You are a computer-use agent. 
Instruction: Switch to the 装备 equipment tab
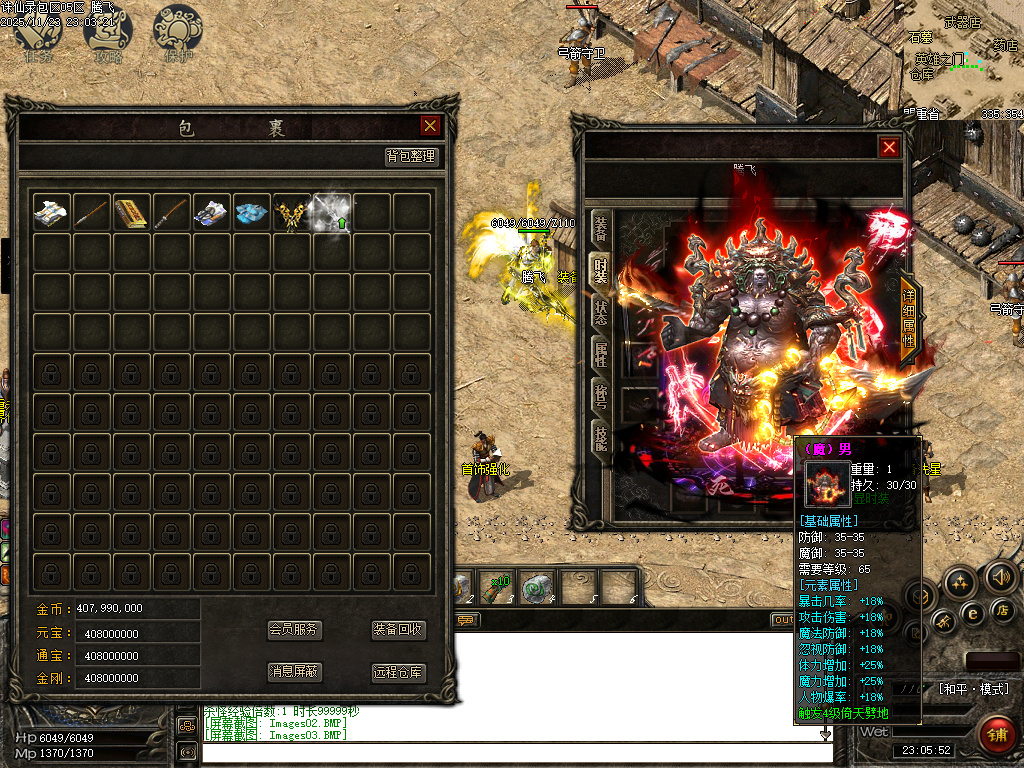click(601, 228)
